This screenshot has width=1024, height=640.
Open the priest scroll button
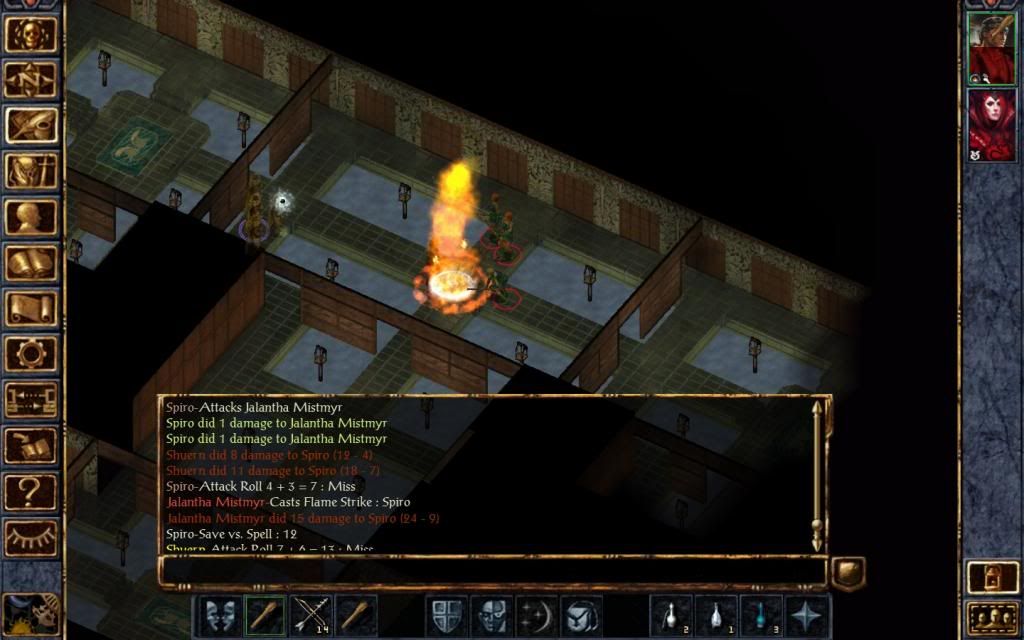click(x=31, y=308)
